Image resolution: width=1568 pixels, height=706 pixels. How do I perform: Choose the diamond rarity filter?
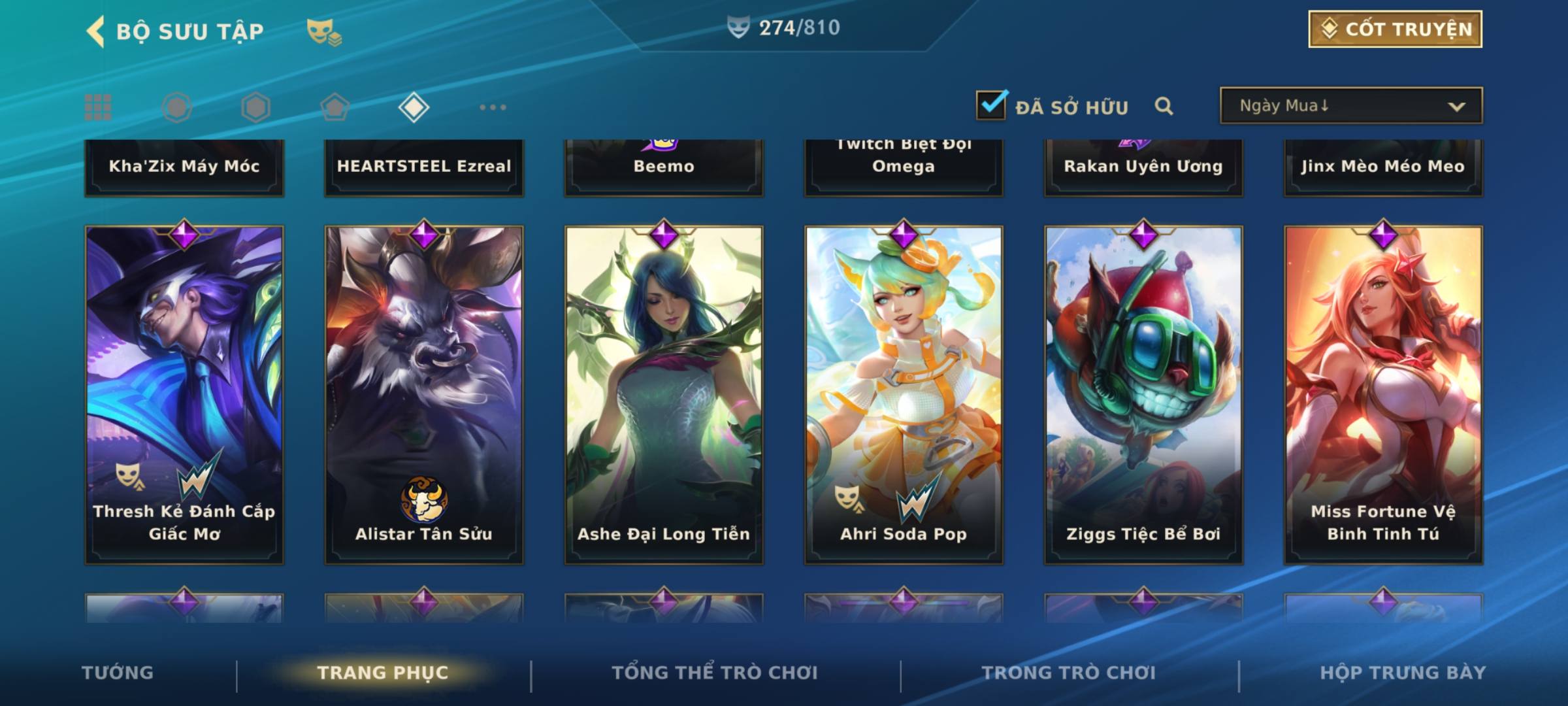pos(414,107)
